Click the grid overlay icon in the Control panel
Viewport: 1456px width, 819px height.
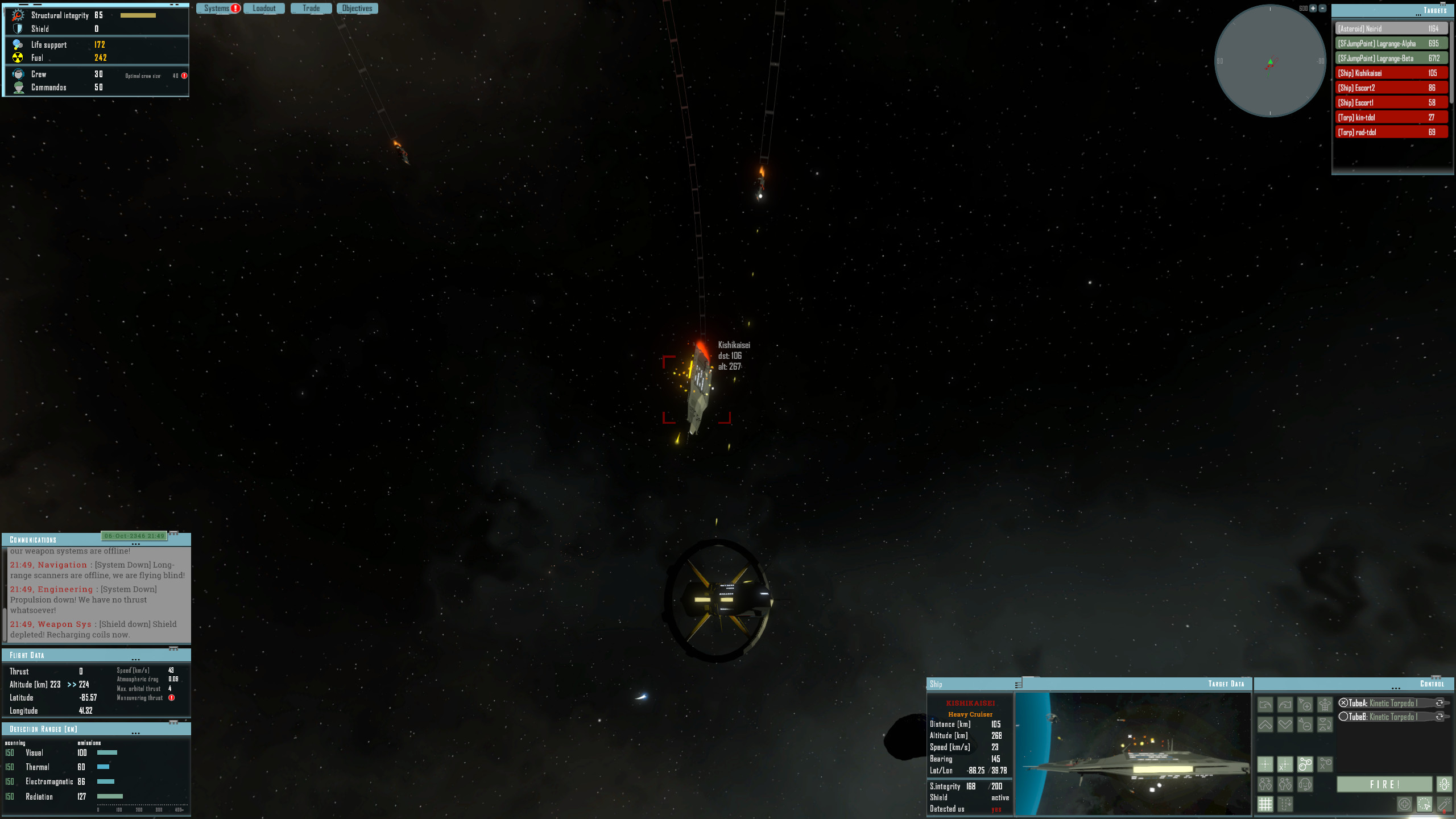tap(1265, 804)
